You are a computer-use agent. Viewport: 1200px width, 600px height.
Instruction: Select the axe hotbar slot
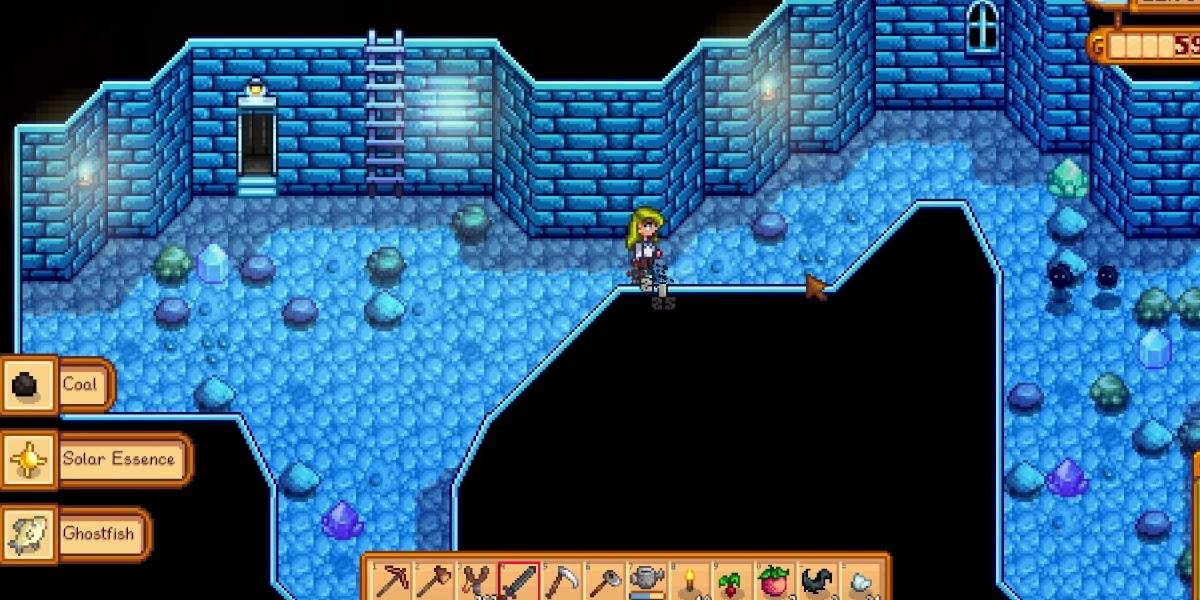433,581
